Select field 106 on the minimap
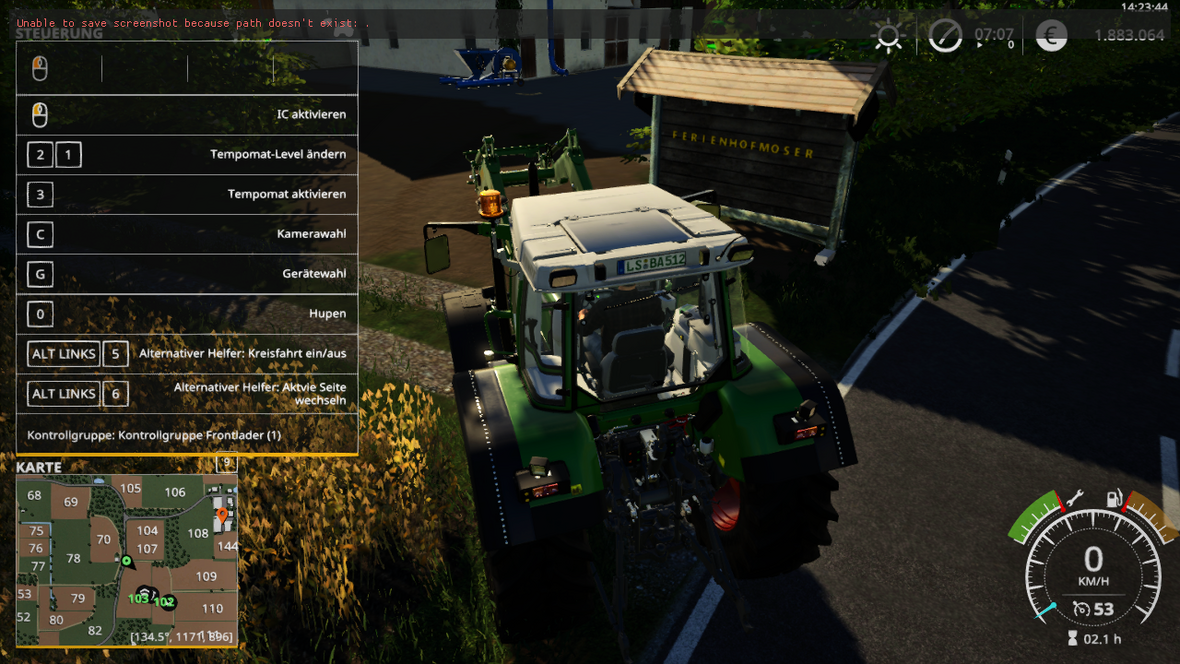1180x664 pixels. [175, 492]
